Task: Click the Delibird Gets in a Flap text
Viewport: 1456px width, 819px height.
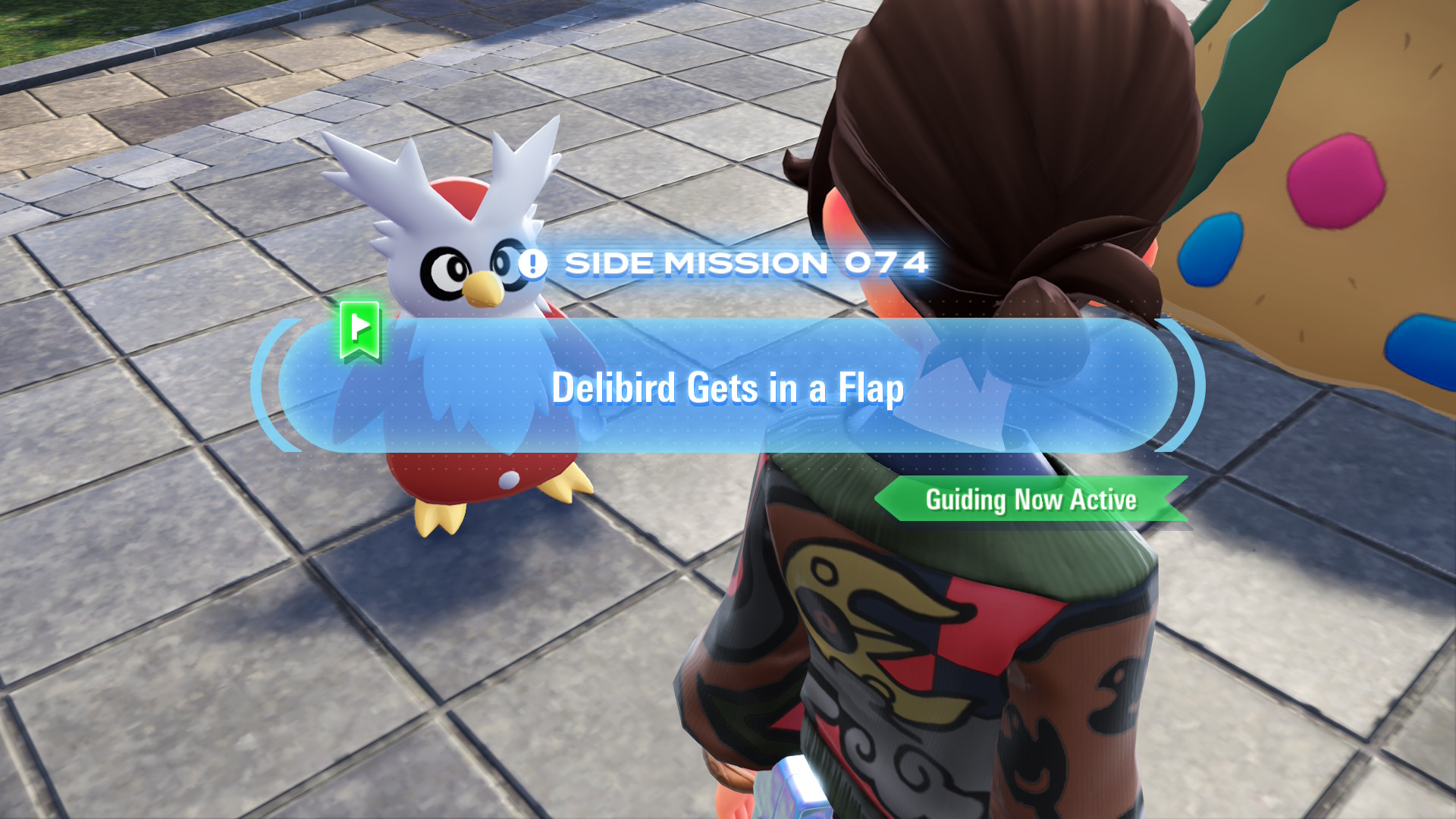Action: pos(728,389)
